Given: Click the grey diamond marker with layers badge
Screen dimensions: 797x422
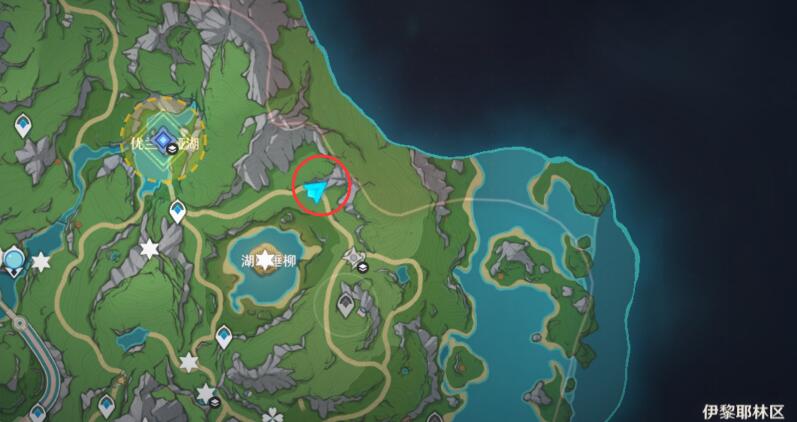Looking at the screenshot, I should click(354, 259).
